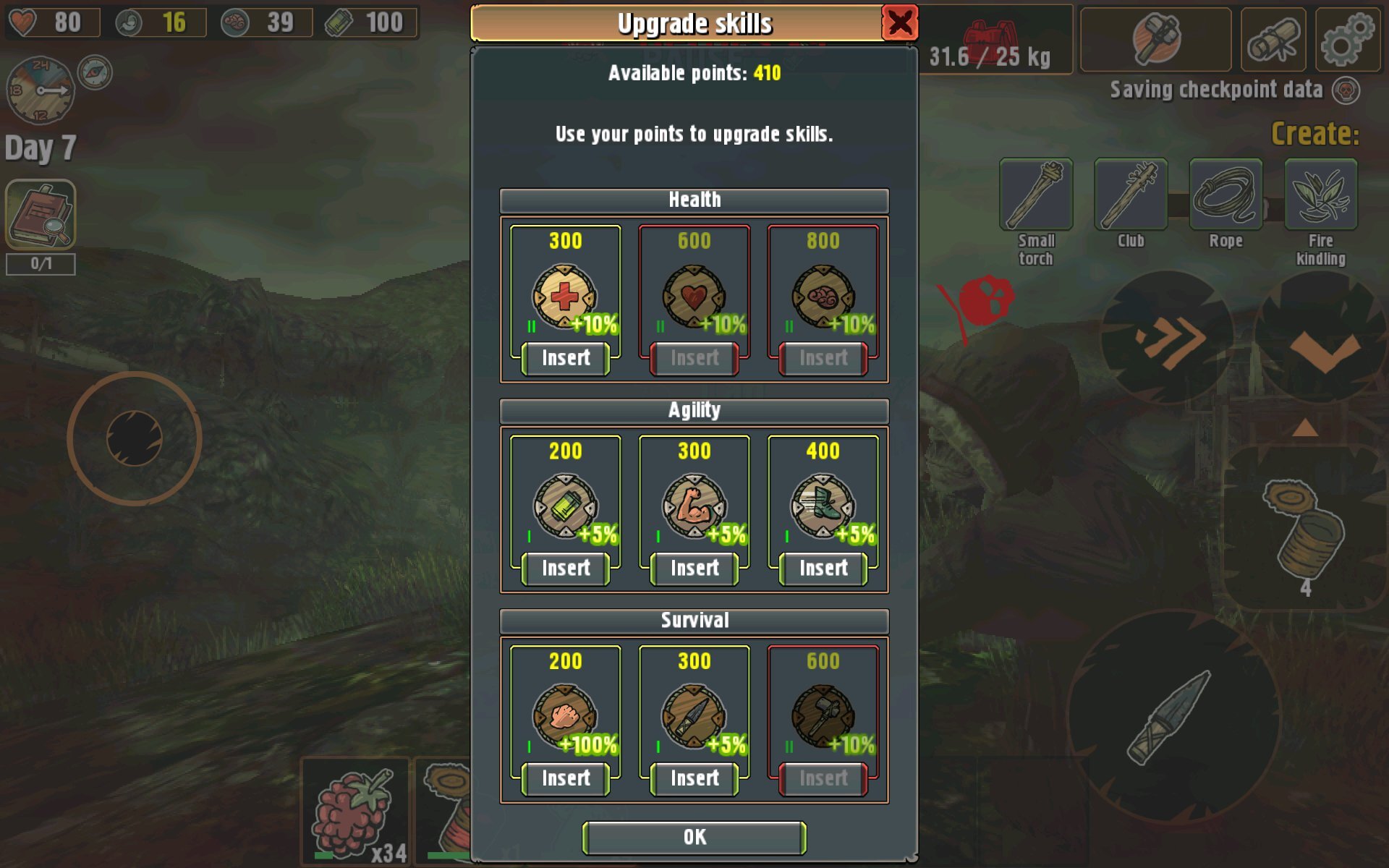This screenshot has width=1389, height=868.
Task: Select the red cross health skill icon
Action: (564, 297)
